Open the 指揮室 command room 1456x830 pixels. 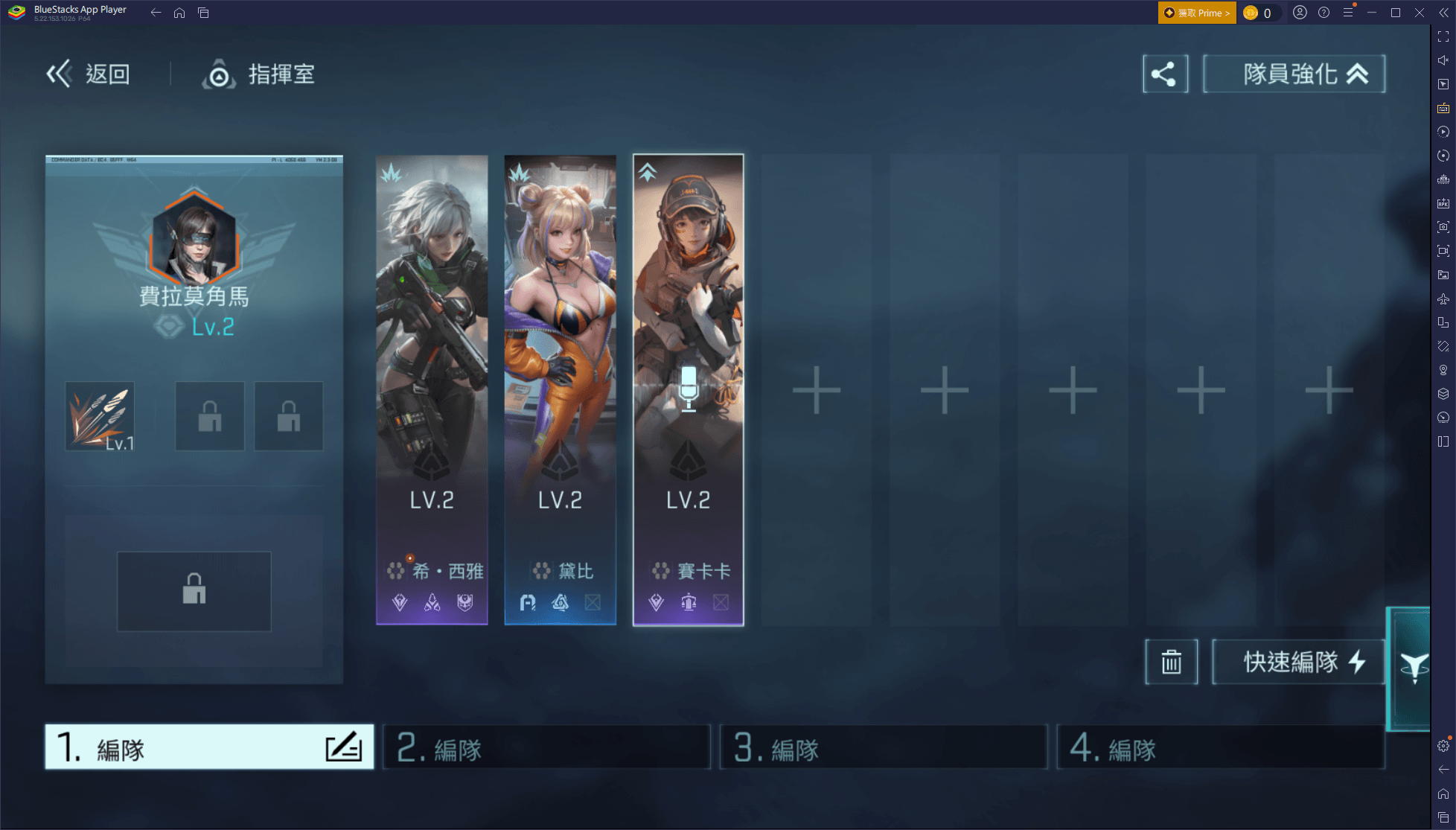click(259, 74)
